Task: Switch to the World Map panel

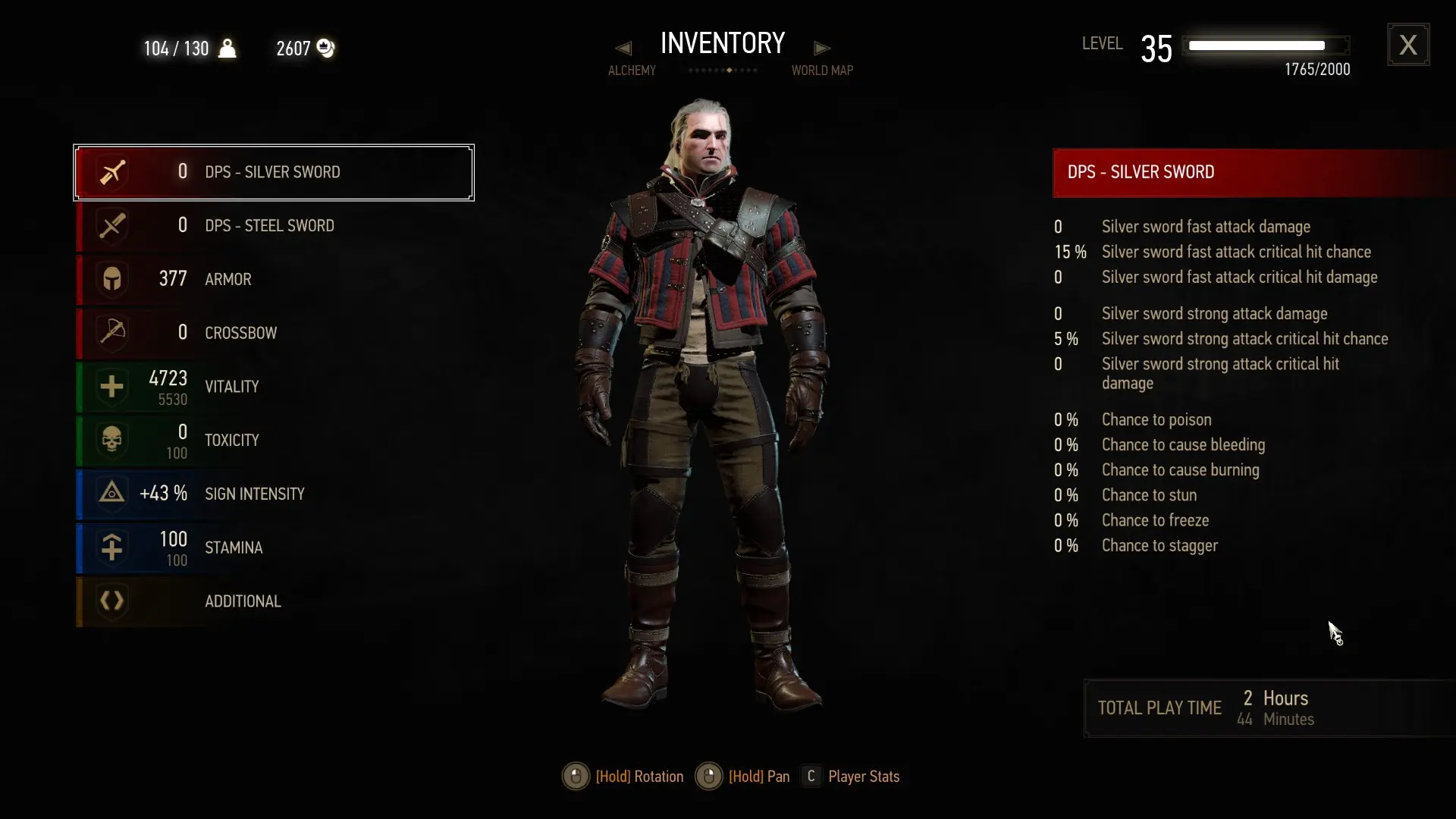Action: click(x=822, y=71)
